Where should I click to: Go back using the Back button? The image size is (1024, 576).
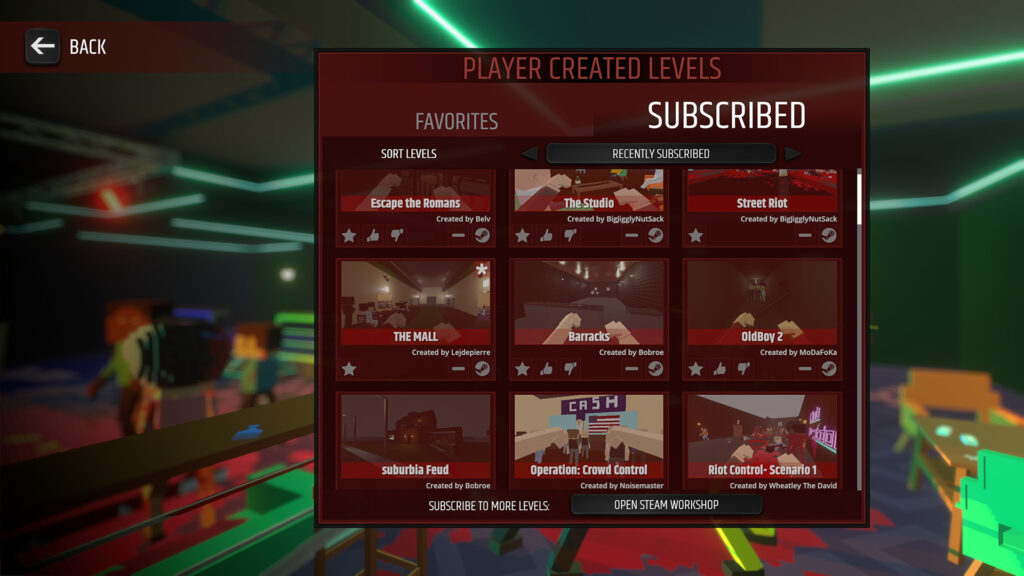click(66, 46)
